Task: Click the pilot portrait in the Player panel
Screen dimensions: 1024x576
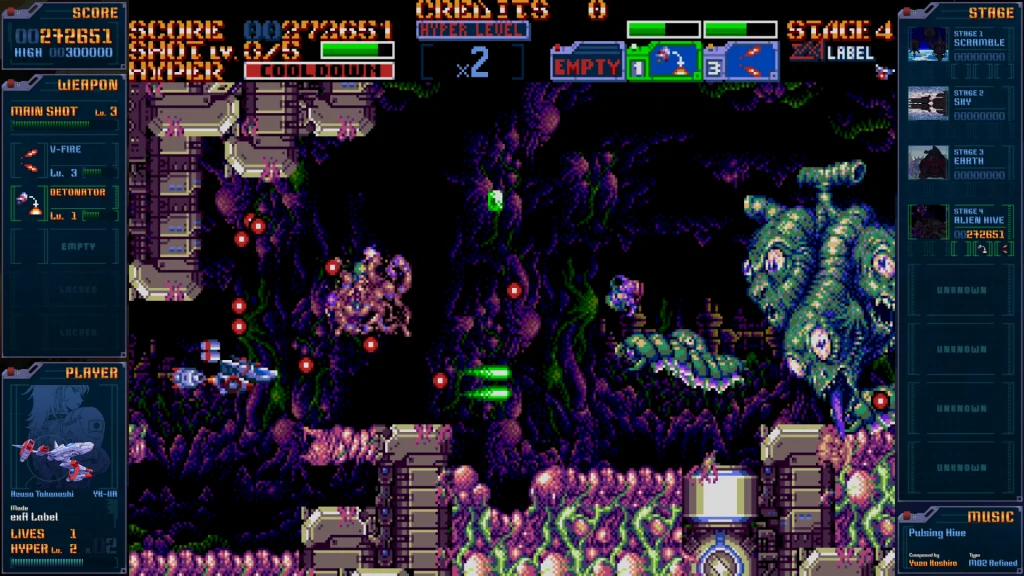Action: pyautogui.click(x=60, y=440)
